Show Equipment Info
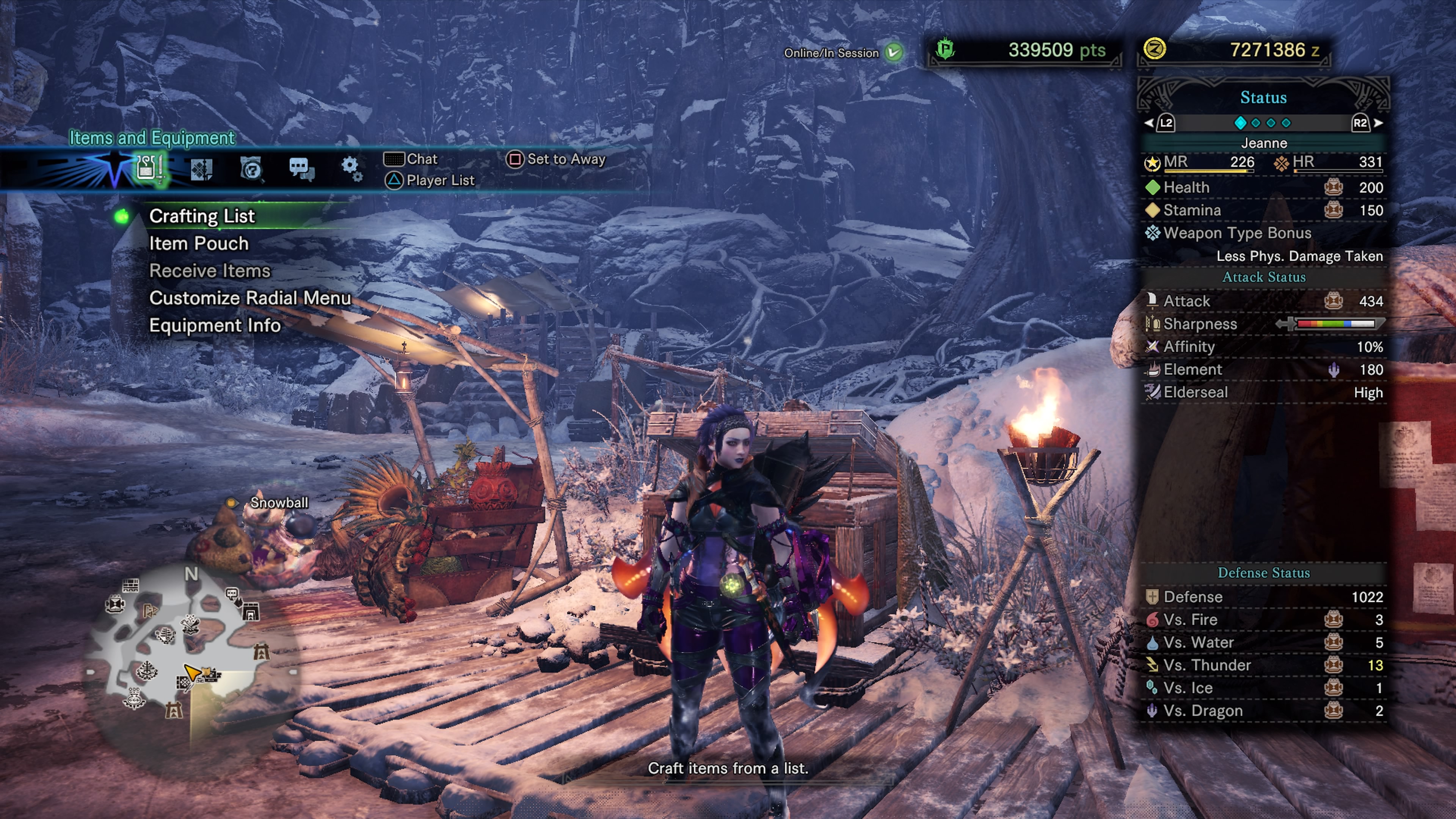 click(x=215, y=326)
